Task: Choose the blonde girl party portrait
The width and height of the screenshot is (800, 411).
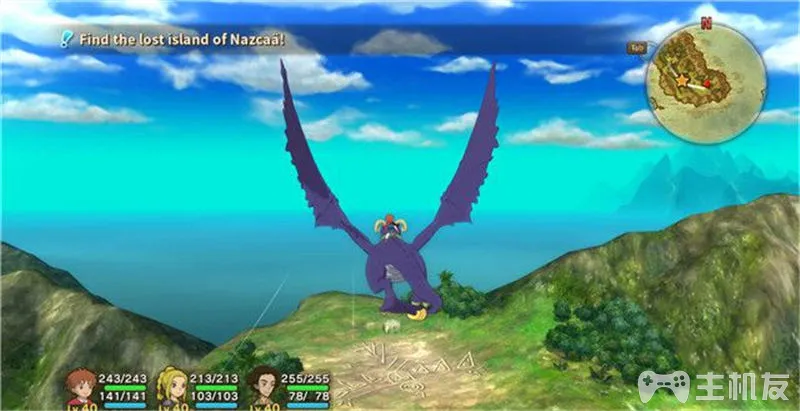Action: [x=172, y=387]
